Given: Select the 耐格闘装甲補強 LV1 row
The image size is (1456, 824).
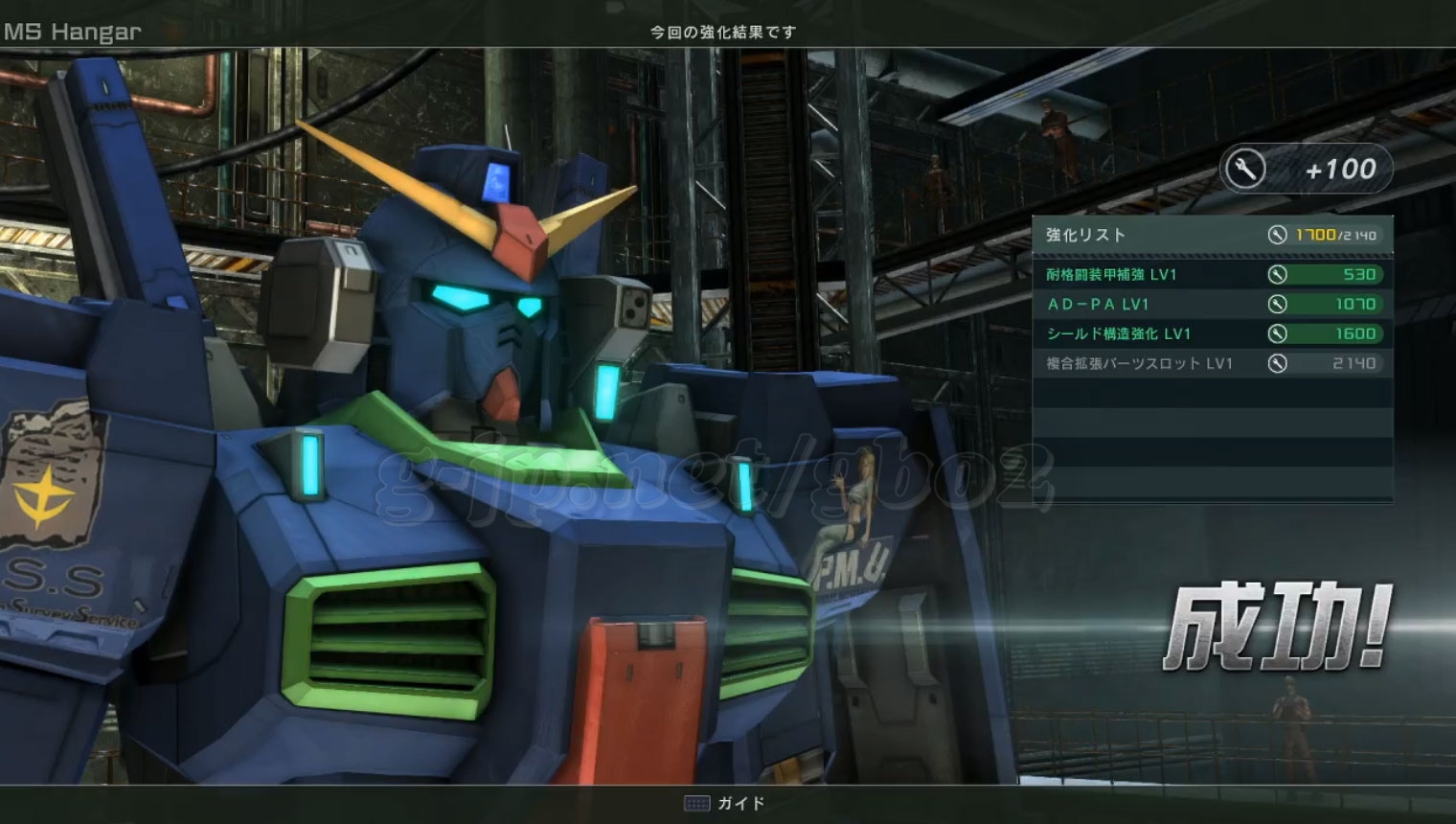Looking at the screenshot, I should [1211, 275].
